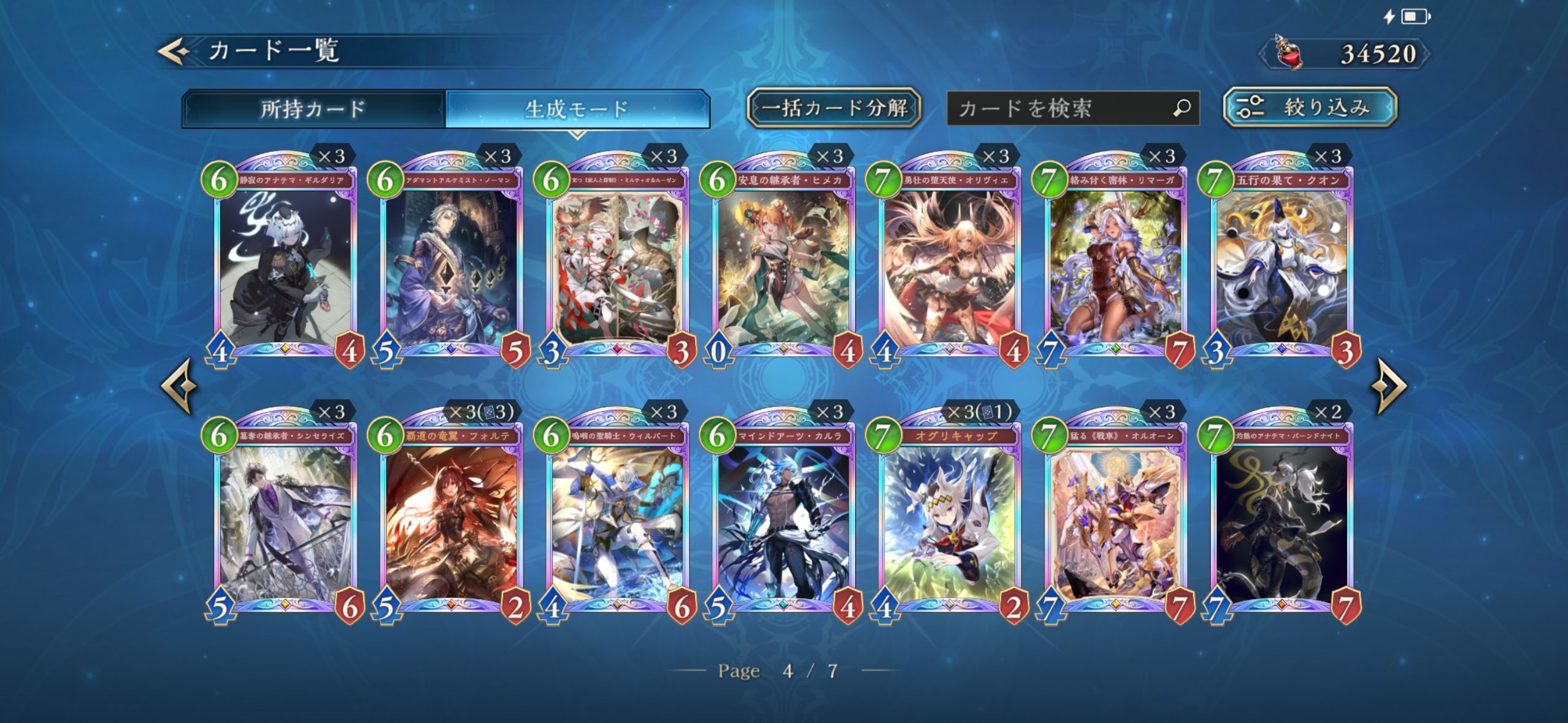The width and height of the screenshot is (1568, 723).
Task: Choose the アダマントアルケミスト・ノーマン card
Action: click(x=451, y=264)
